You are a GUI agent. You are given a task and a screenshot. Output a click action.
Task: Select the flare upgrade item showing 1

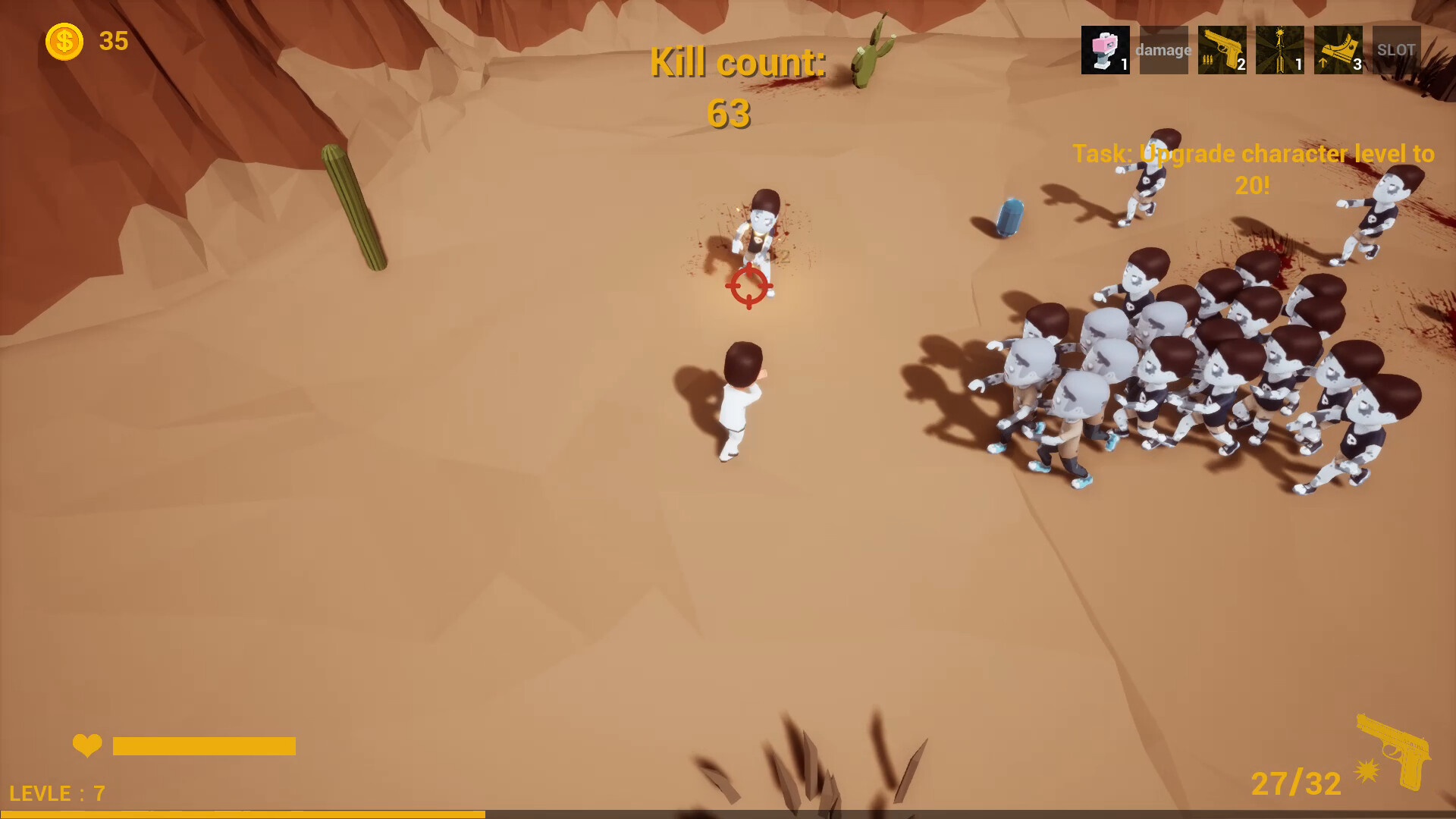(1280, 50)
